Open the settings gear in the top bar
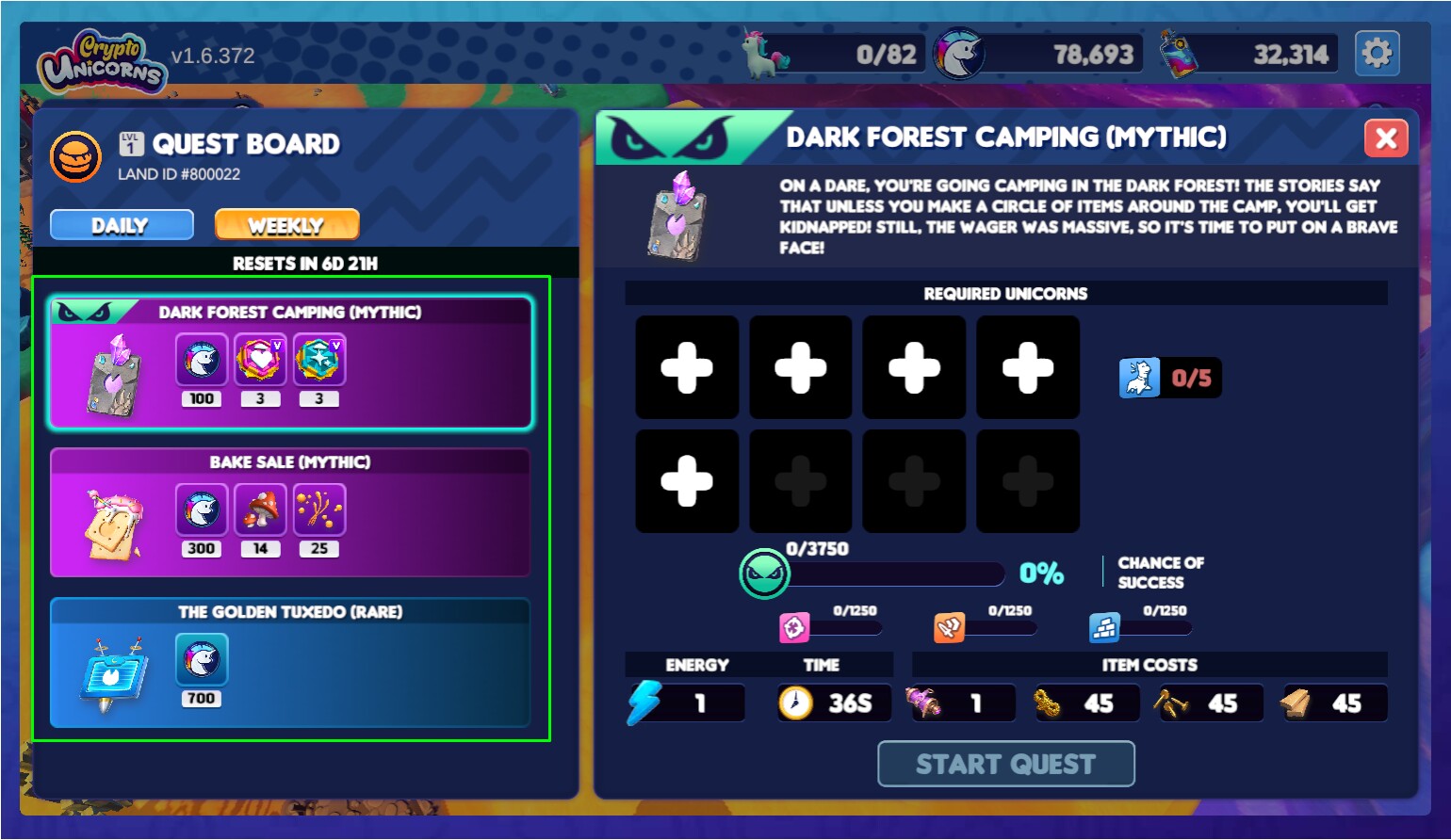Viewport: 1451px width, 840px height. (x=1378, y=53)
